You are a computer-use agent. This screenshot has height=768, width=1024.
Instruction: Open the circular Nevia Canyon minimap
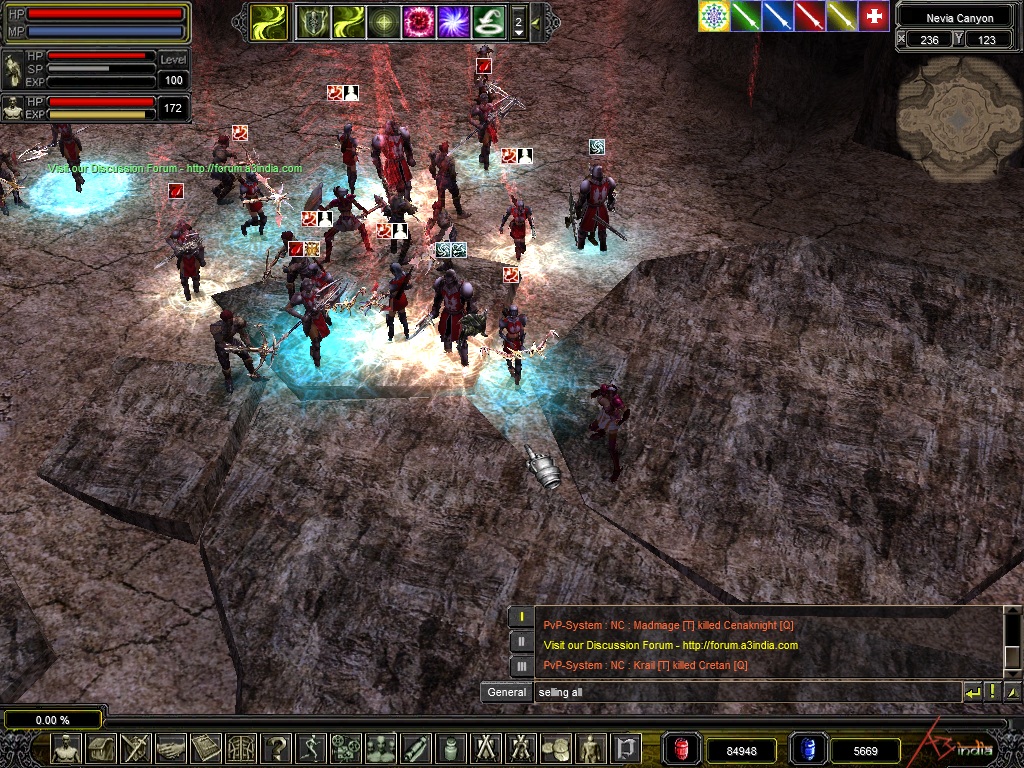[959, 117]
